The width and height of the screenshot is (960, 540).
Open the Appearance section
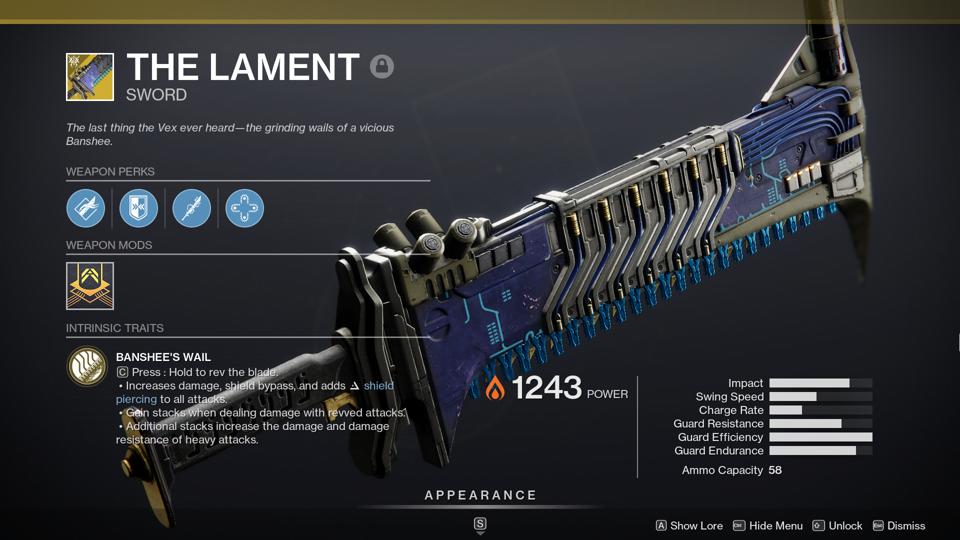[x=480, y=496]
